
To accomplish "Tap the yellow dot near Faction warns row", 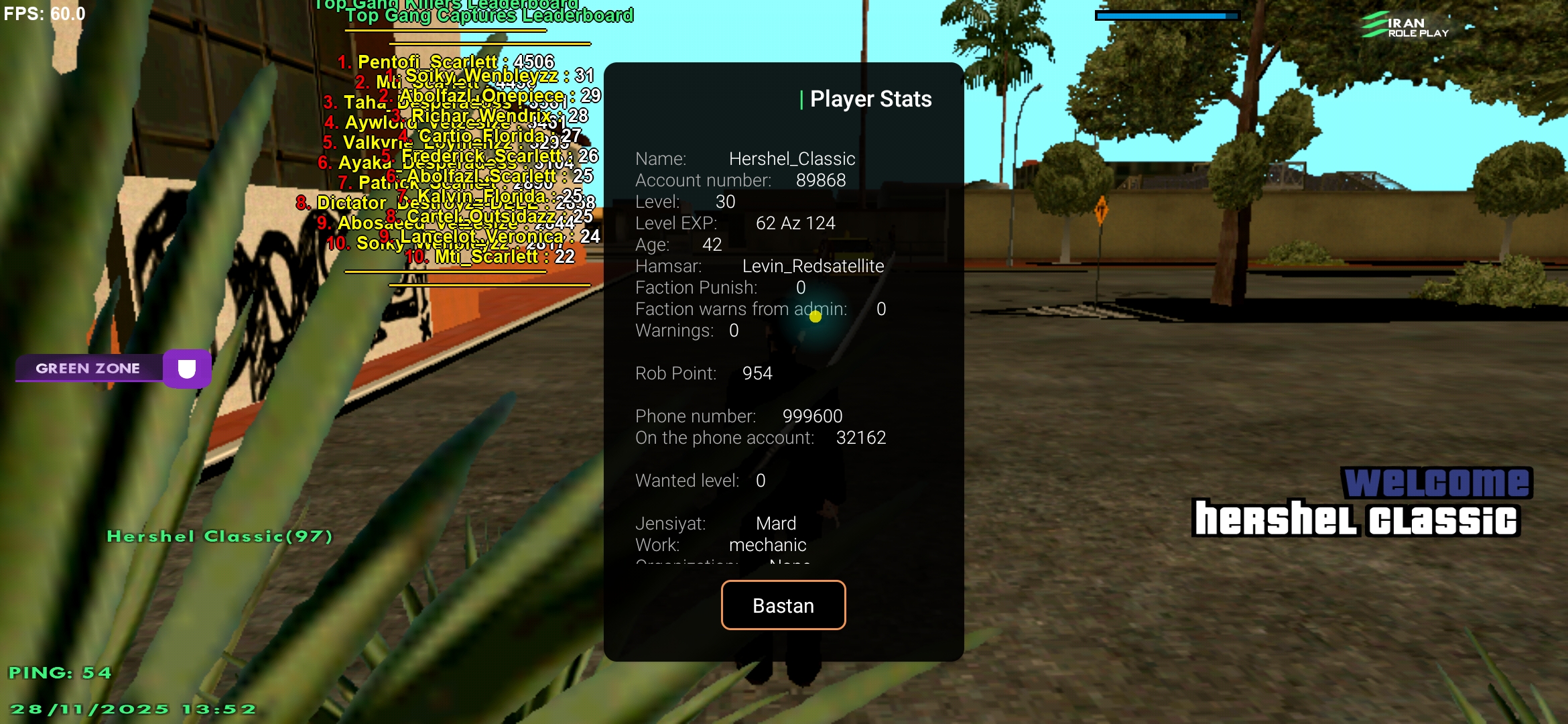I will [815, 316].
